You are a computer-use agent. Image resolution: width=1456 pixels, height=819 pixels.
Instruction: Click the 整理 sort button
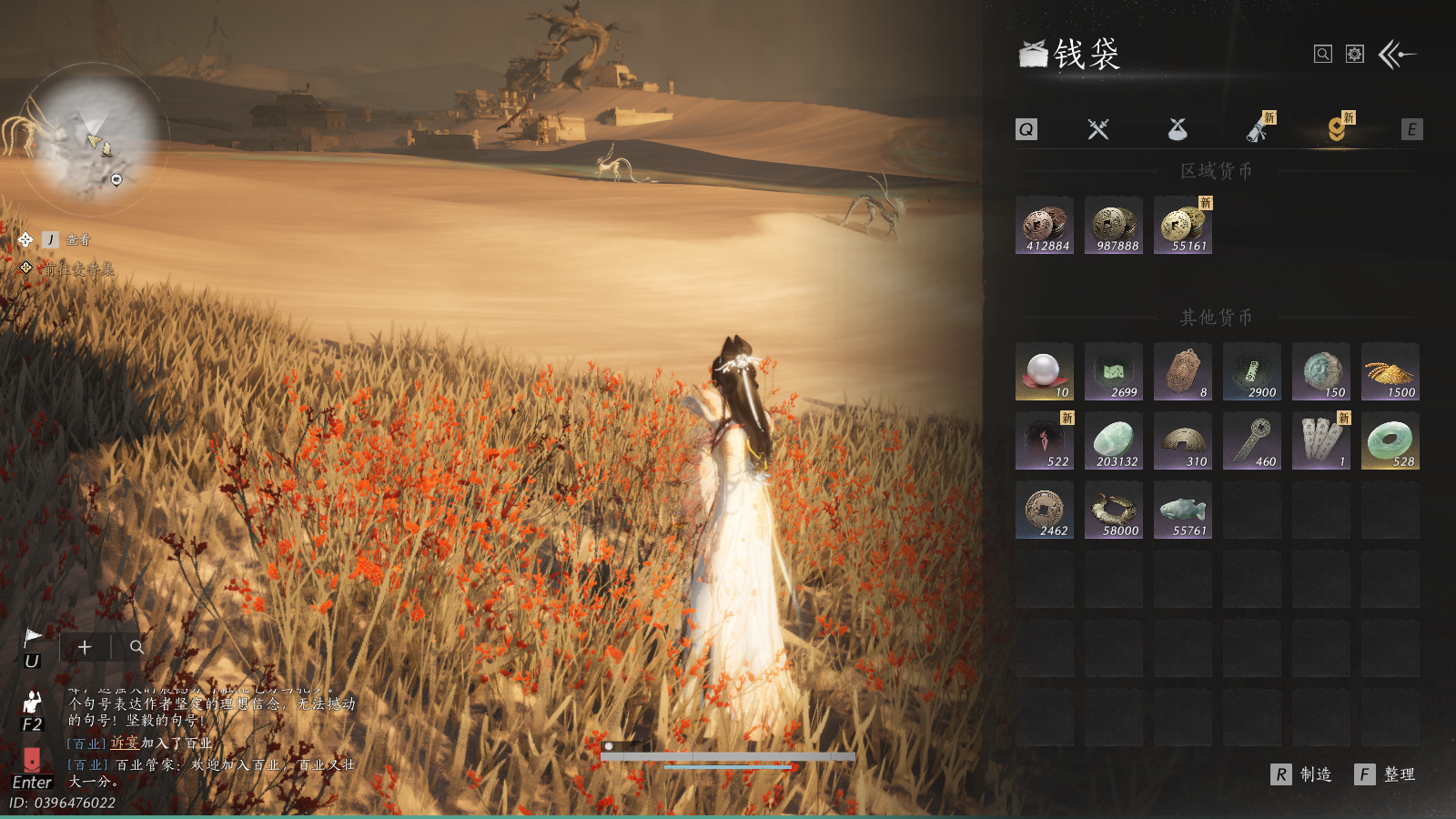point(1386,774)
